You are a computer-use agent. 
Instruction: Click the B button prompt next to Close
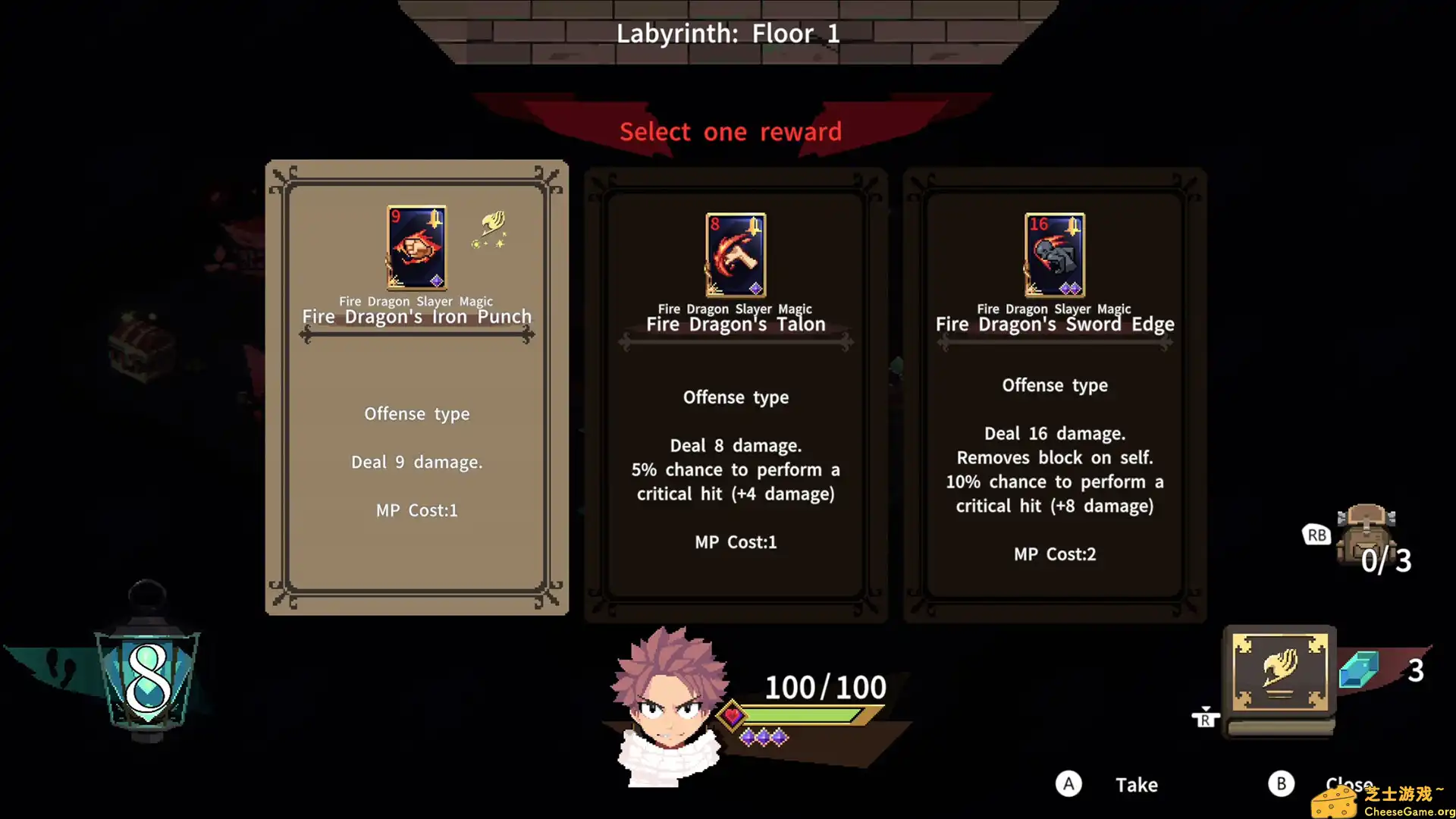pyautogui.click(x=1282, y=784)
